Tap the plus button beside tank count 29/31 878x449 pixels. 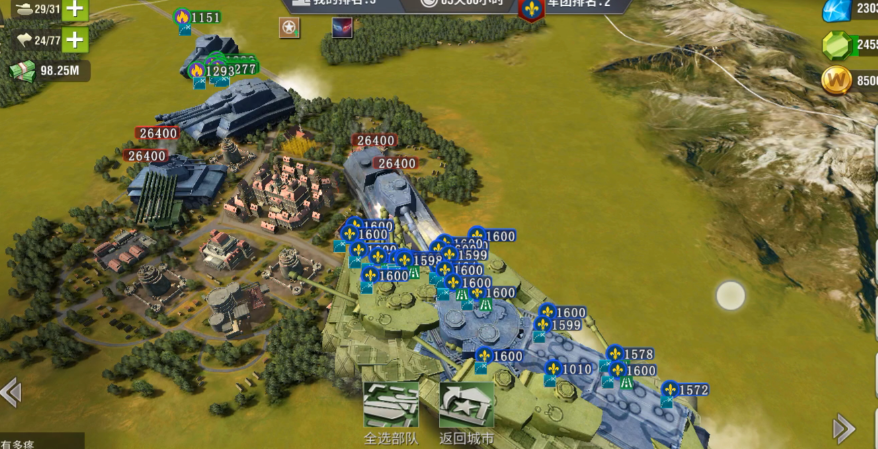(75, 9)
